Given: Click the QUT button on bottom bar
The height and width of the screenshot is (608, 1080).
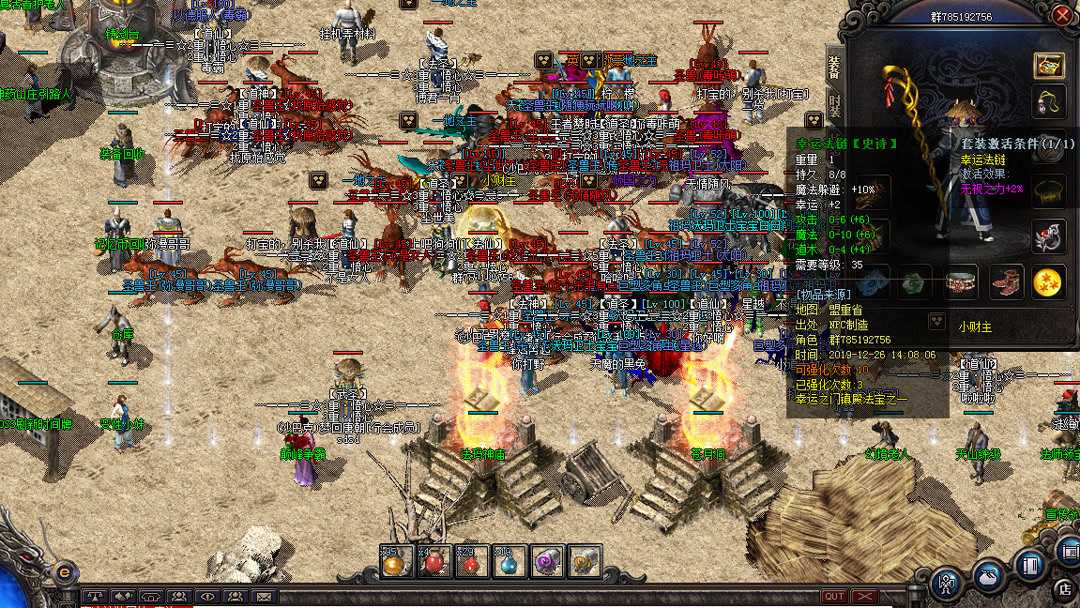Looking at the screenshot, I should pos(834,597).
